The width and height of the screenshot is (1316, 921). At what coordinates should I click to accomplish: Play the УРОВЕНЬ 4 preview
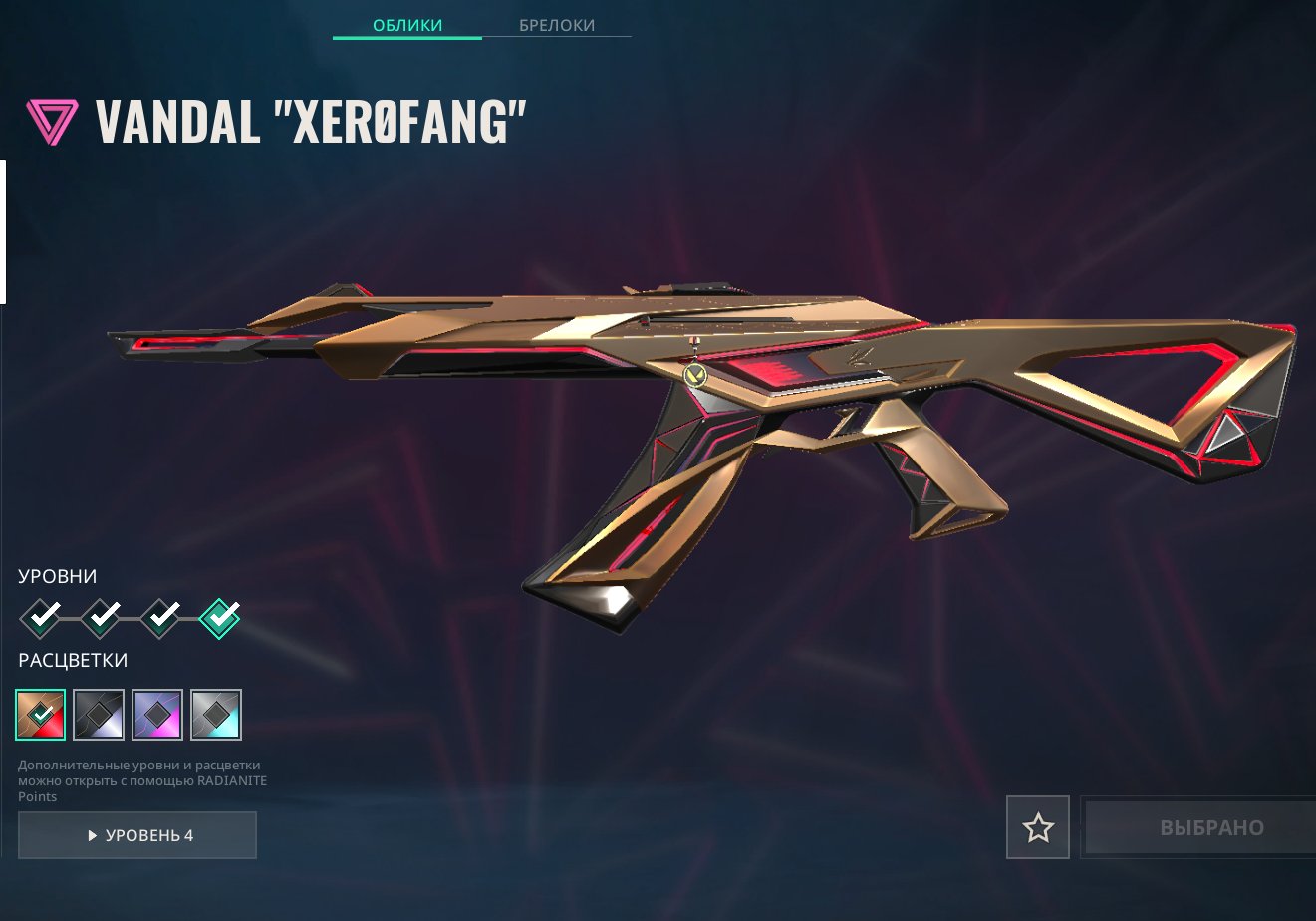point(137,835)
